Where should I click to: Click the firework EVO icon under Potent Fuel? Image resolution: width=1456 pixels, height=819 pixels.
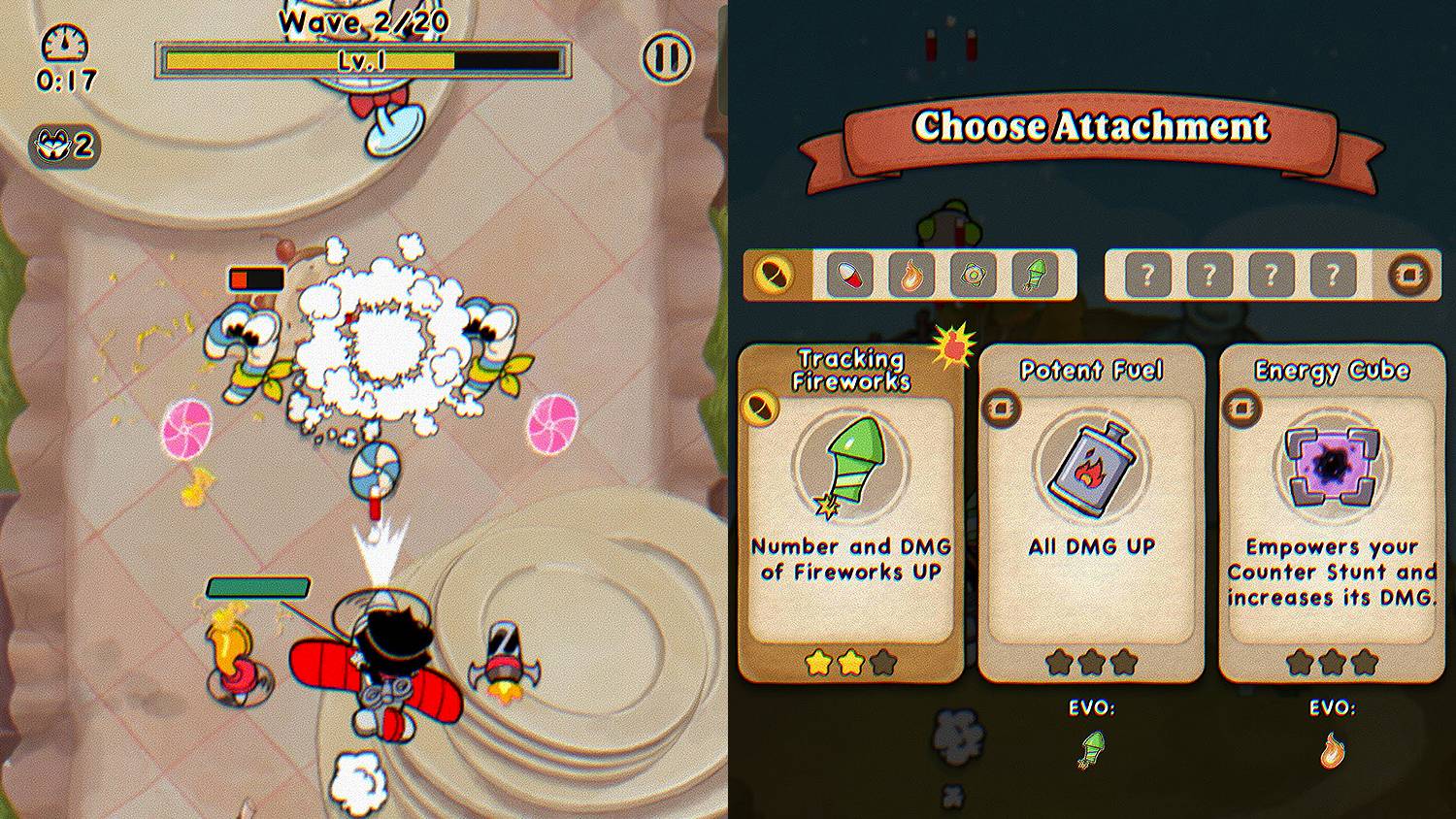pos(1091,750)
